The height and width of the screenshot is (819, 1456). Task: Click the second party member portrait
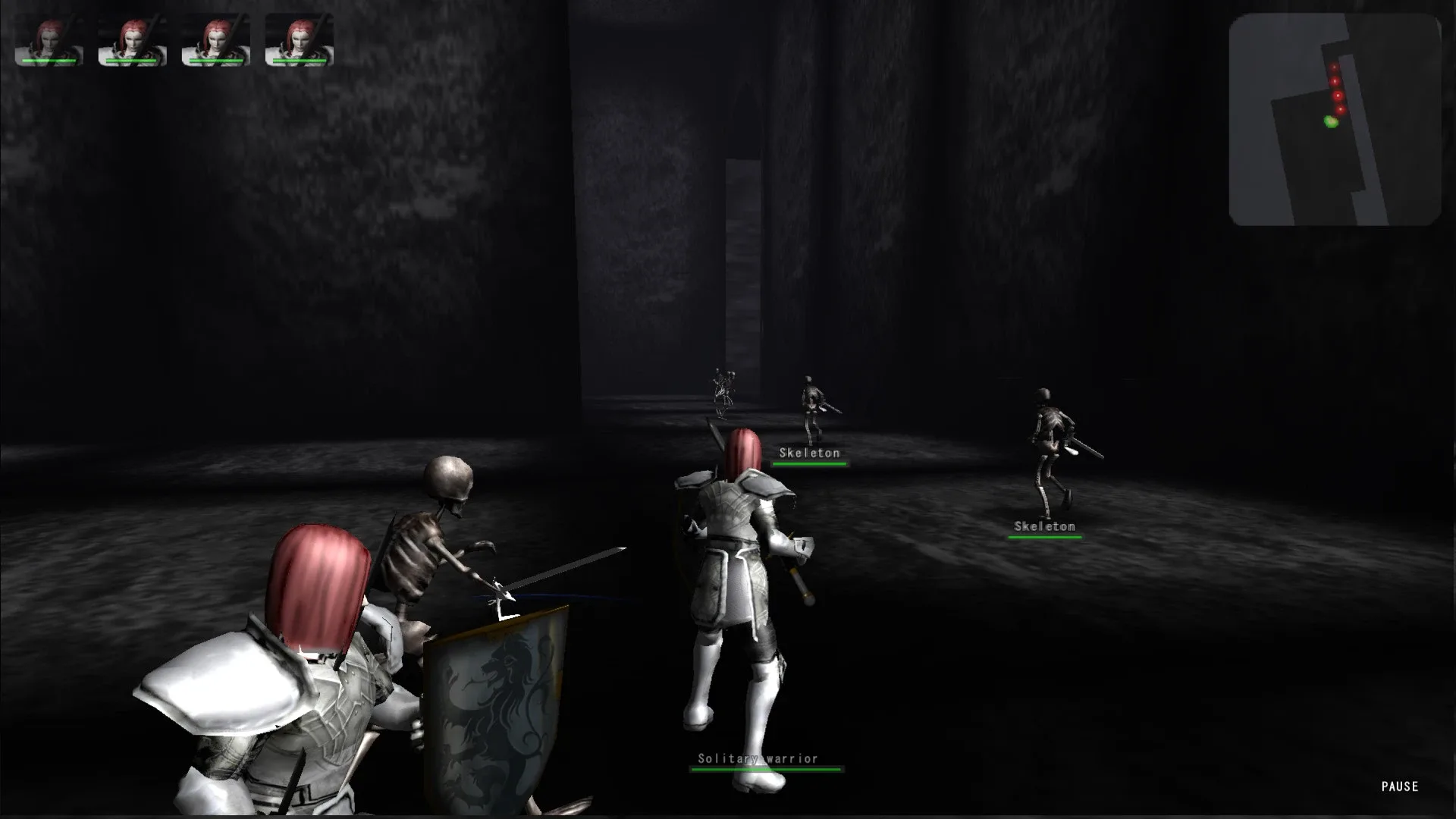tap(133, 38)
